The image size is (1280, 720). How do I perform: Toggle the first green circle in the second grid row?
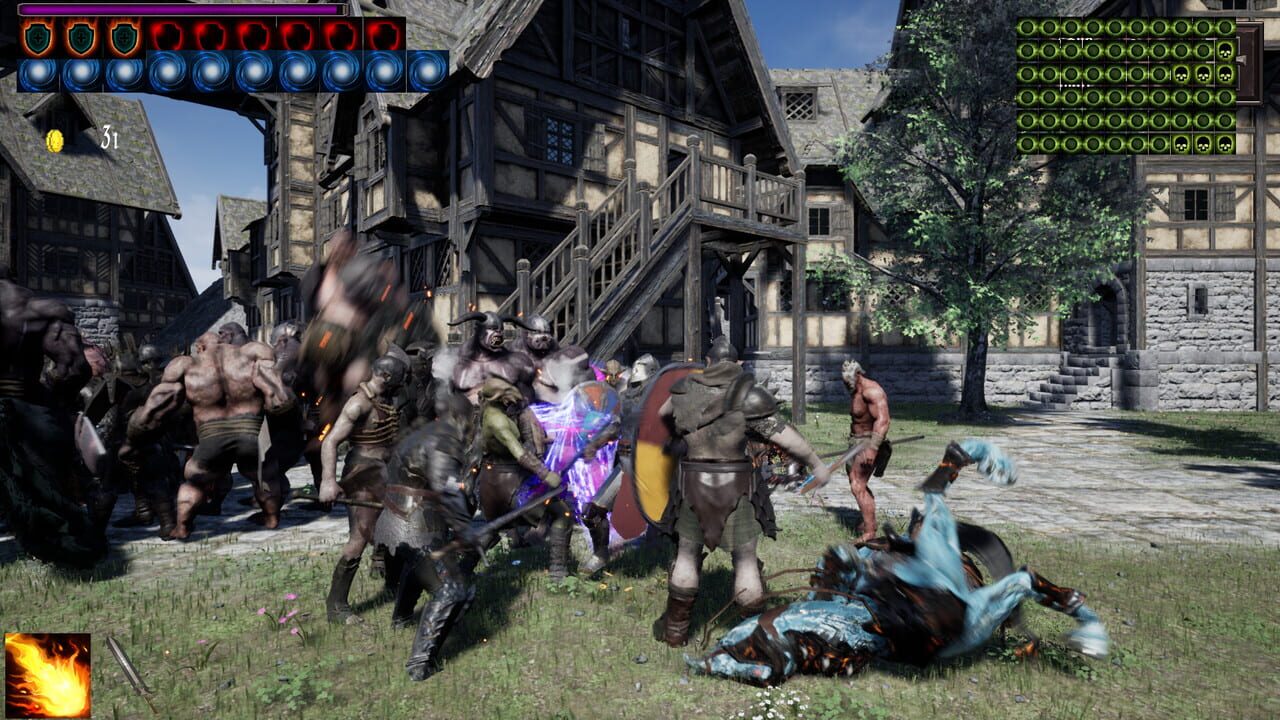coord(1028,51)
